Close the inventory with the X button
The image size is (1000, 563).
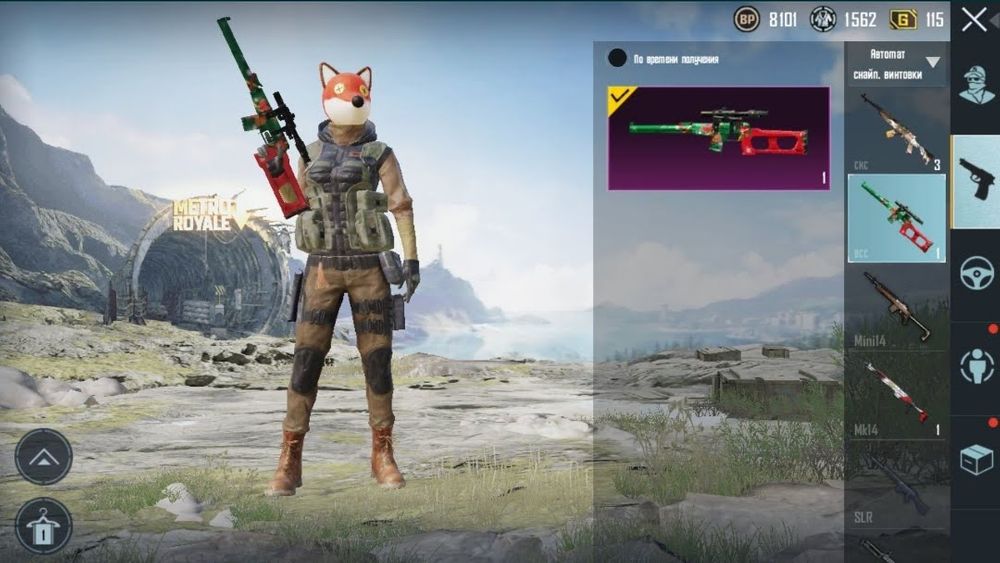[x=974, y=20]
